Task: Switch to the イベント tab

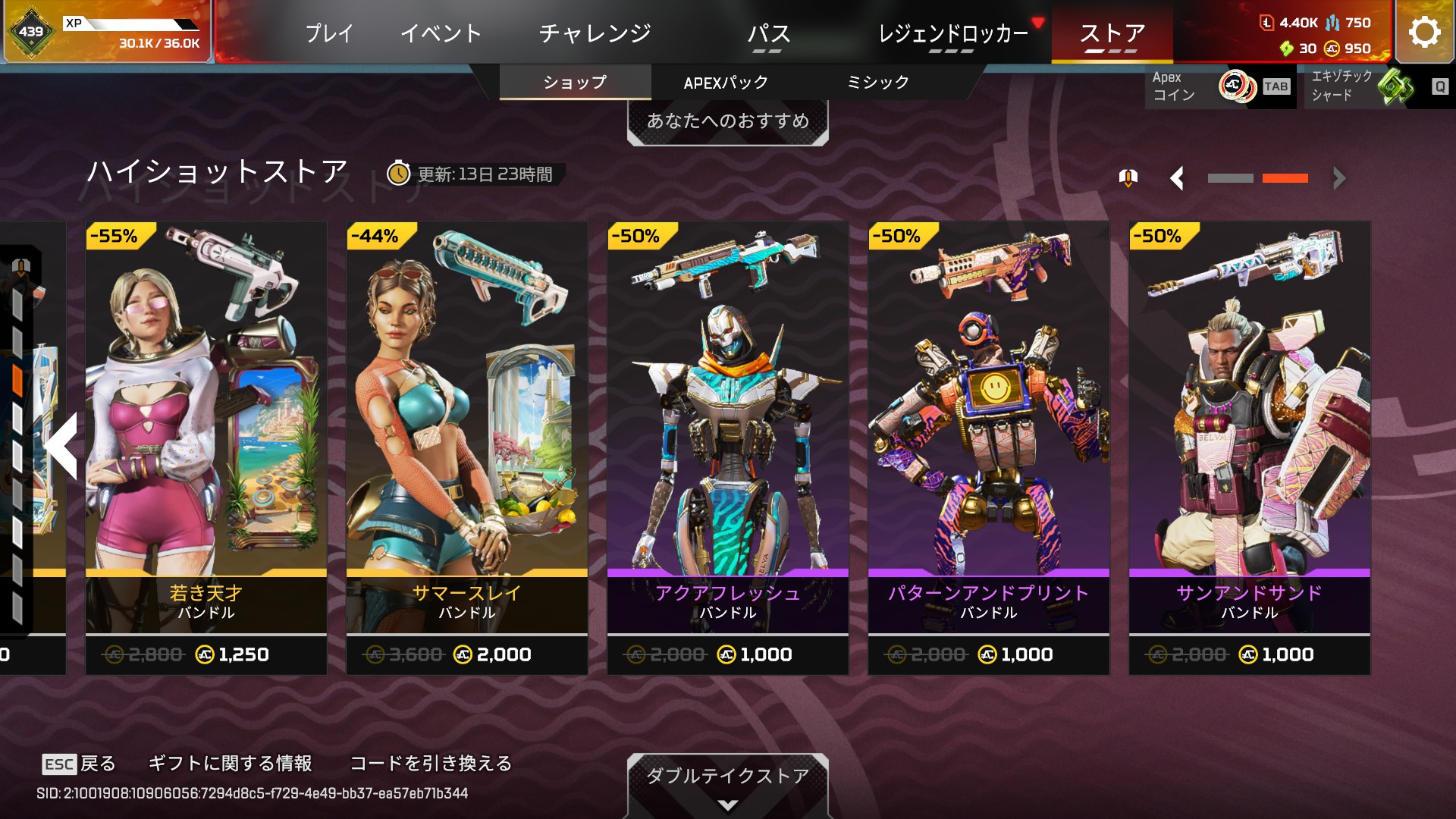Action: click(x=441, y=33)
